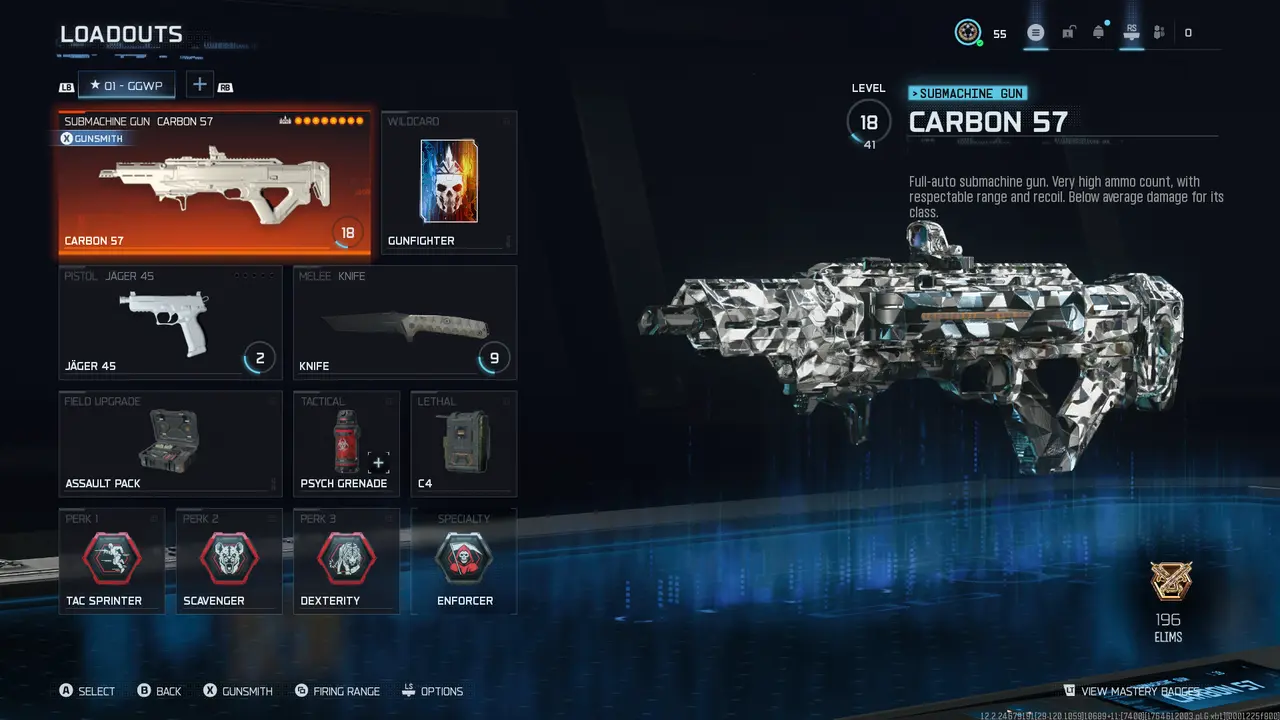Open the Gunfighter wildcard card

448,182
